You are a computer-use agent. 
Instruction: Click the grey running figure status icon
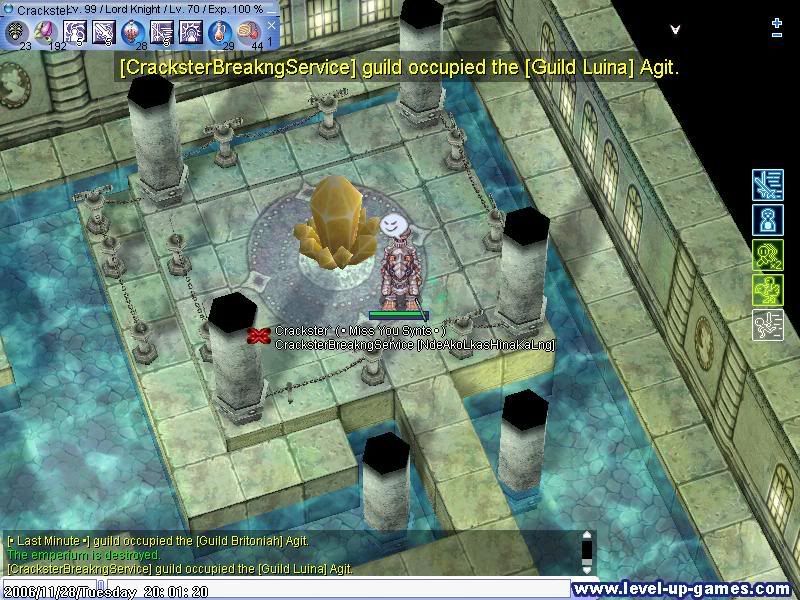[x=767, y=326]
